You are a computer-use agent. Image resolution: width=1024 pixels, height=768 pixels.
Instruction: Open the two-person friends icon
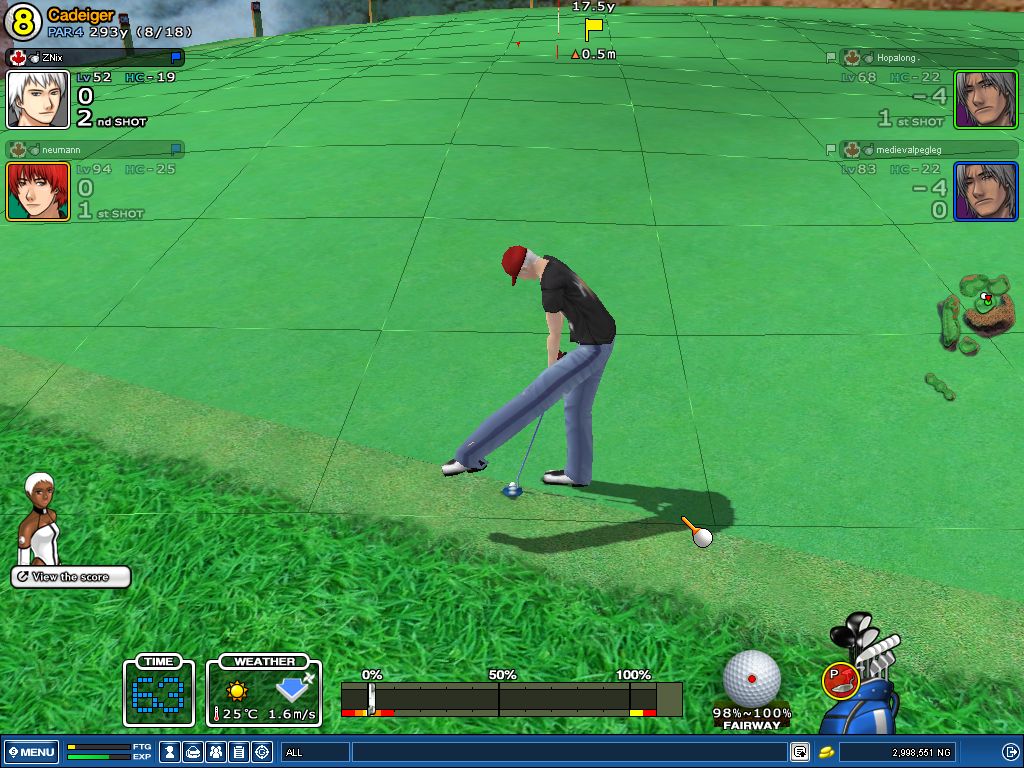(216, 751)
